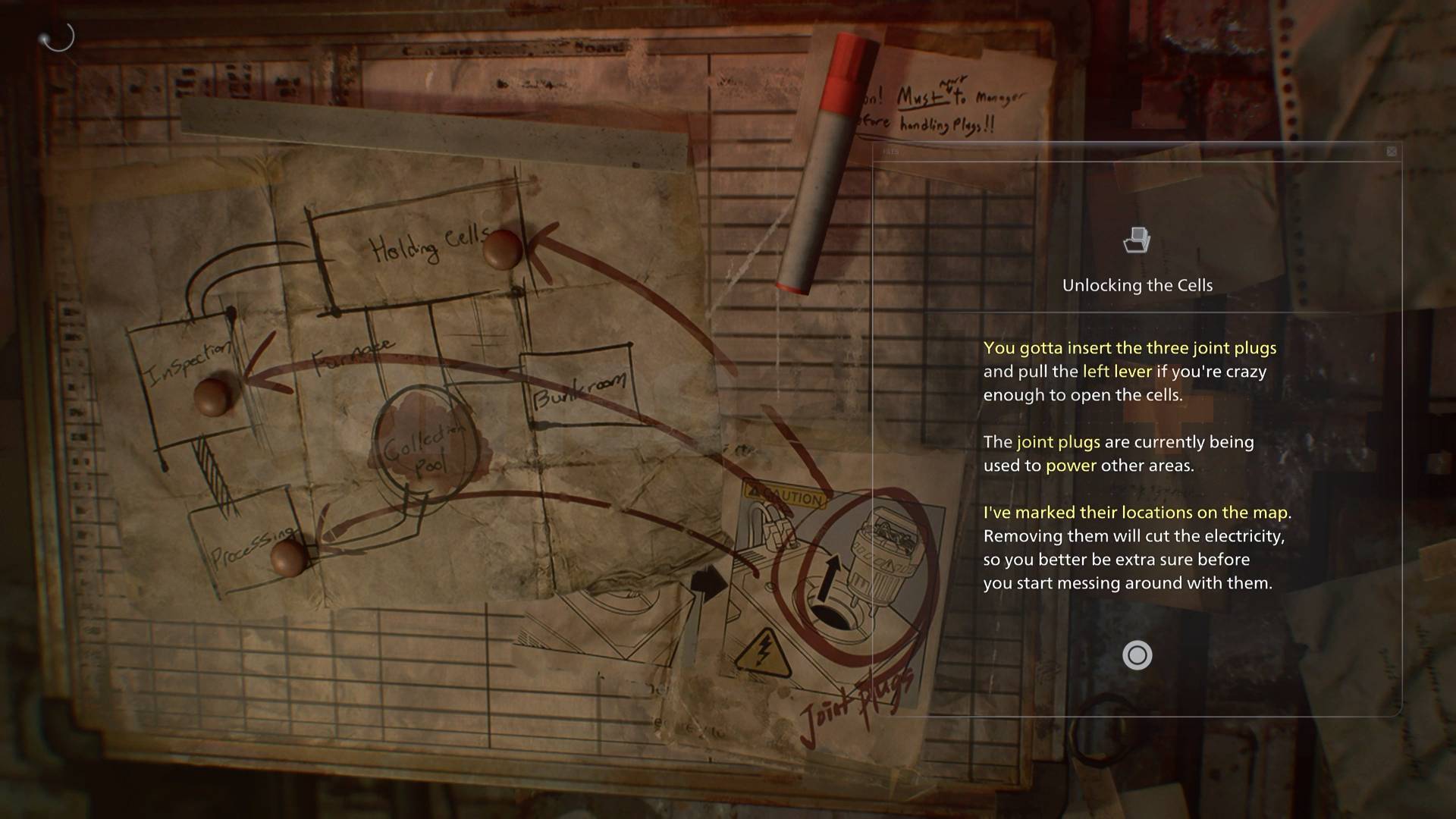Close the Unlocking the Cells file panel
This screenshot has height=819, width=1456.
click(x=1392, y=151)
